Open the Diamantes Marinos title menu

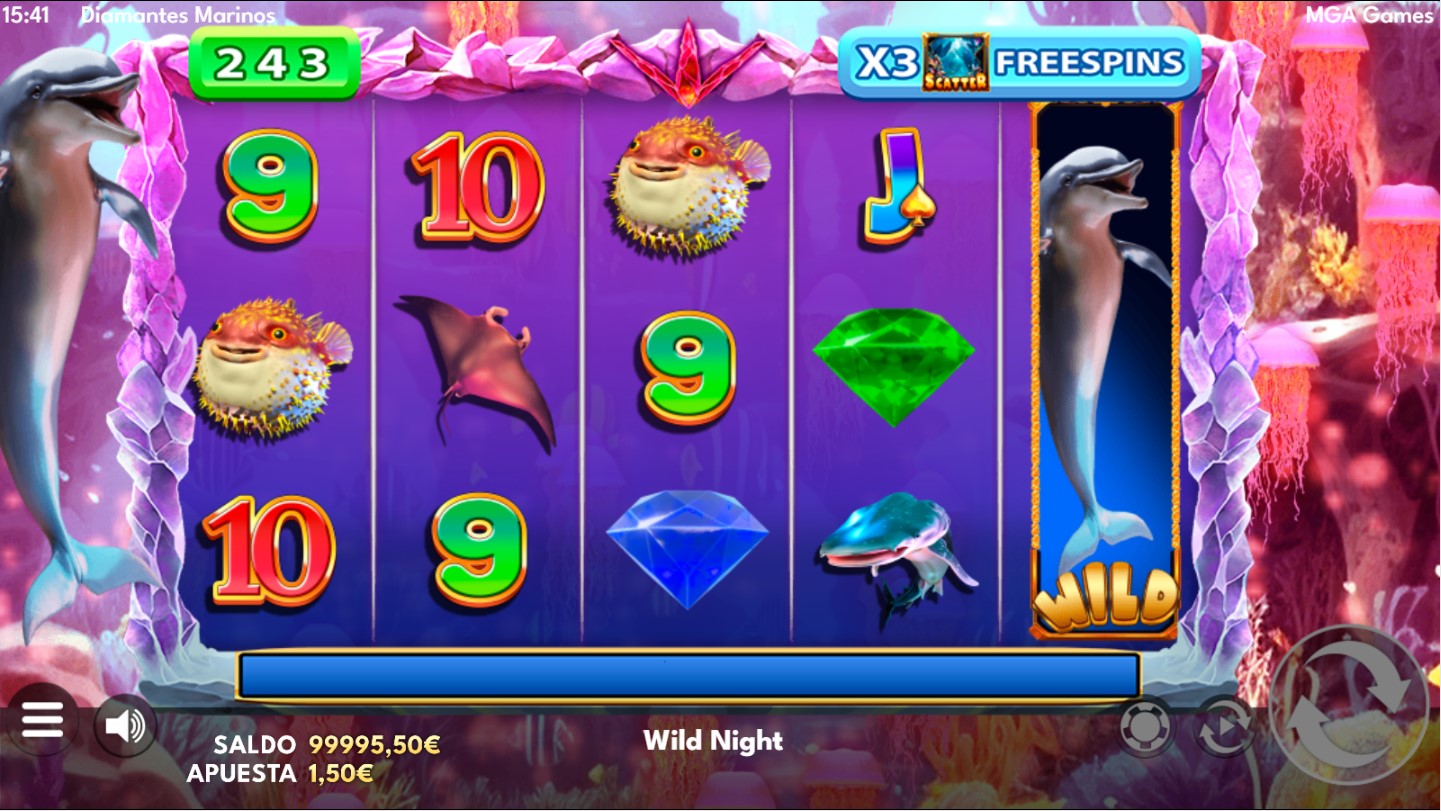[178, 15]
